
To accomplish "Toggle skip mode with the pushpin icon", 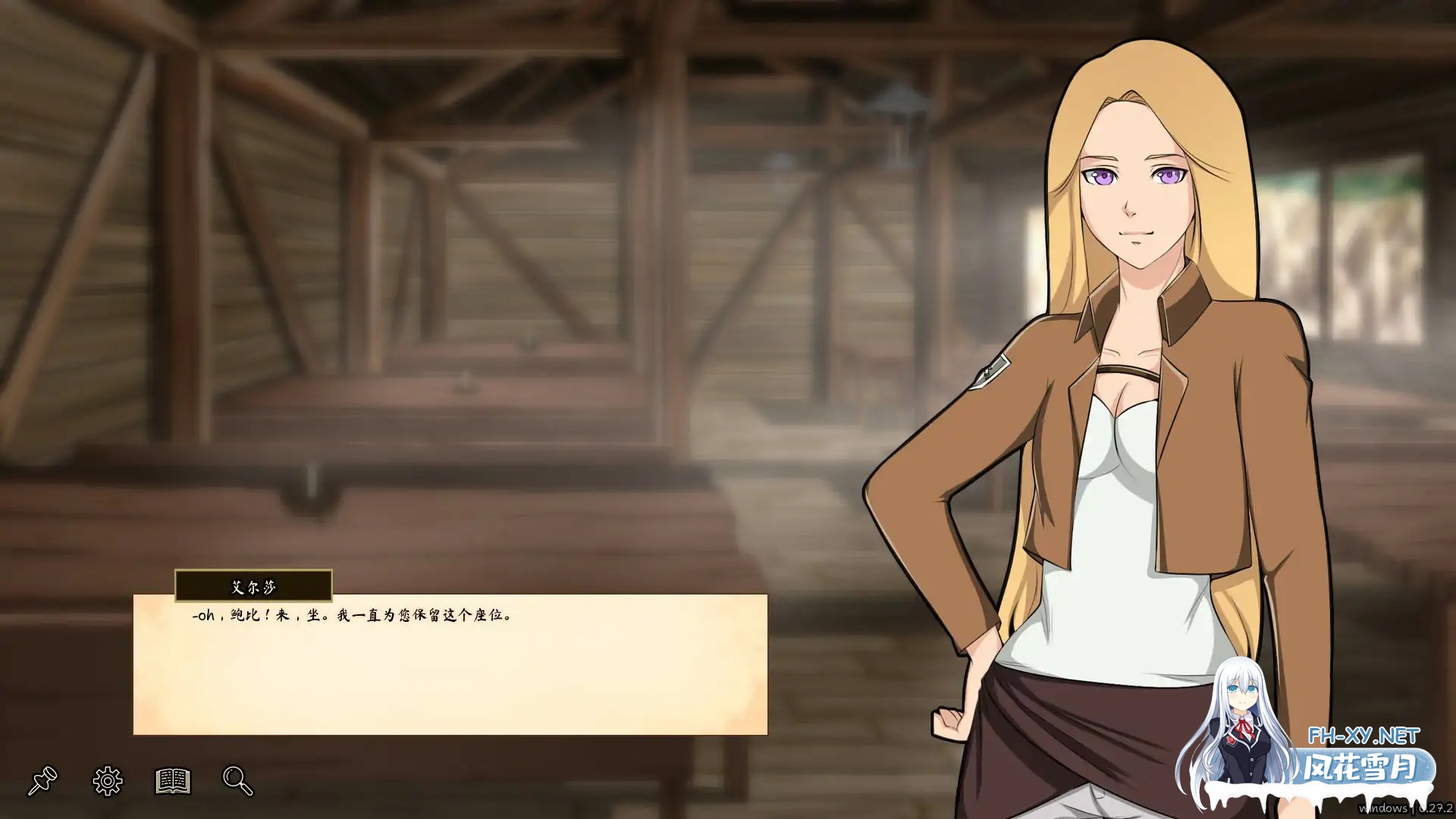I will [x=43, y=780].
